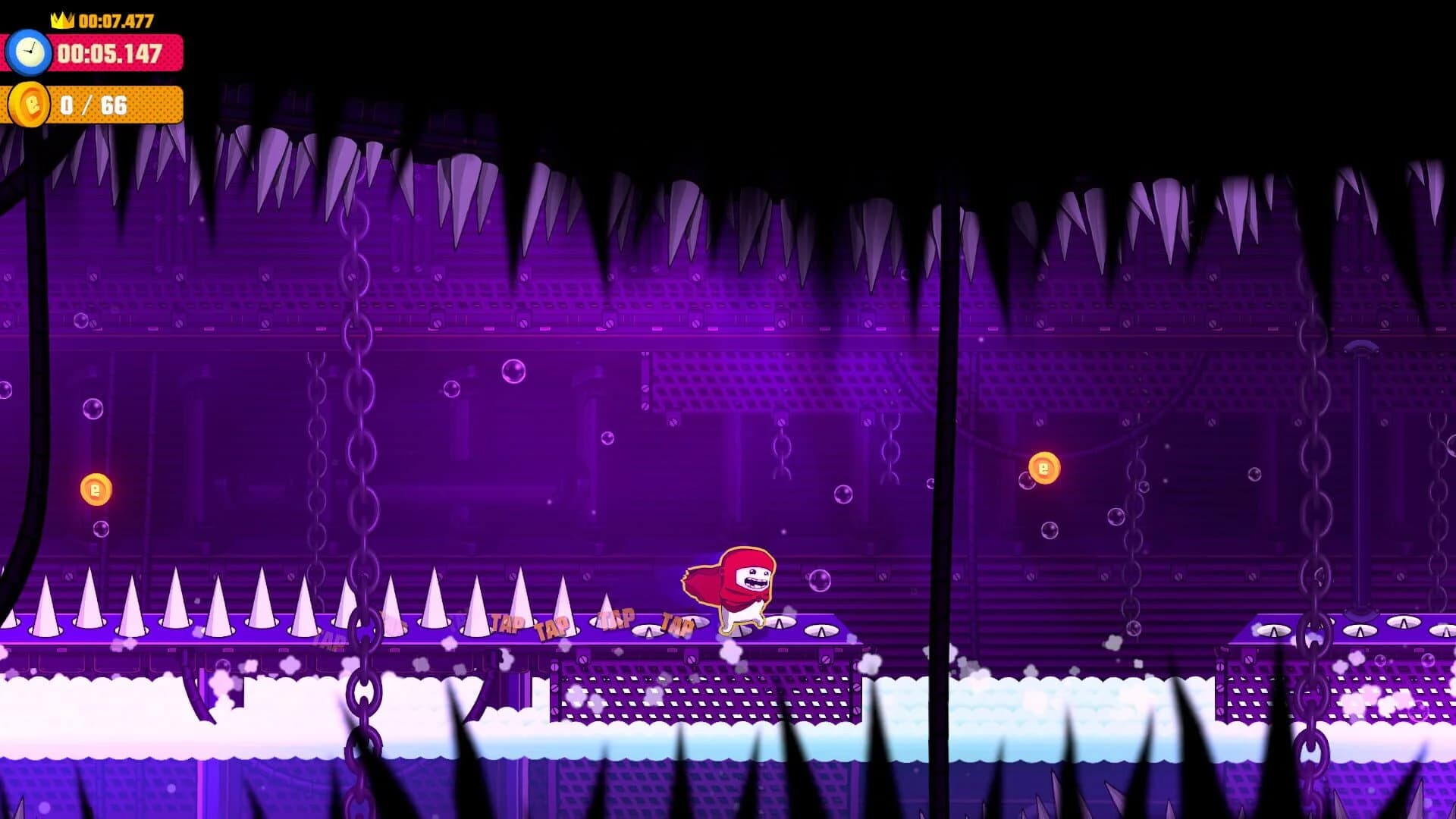Click the blue clock timer icon
Image resolution: width=1456 pixels, height=819 pixels.
(29, 52)
